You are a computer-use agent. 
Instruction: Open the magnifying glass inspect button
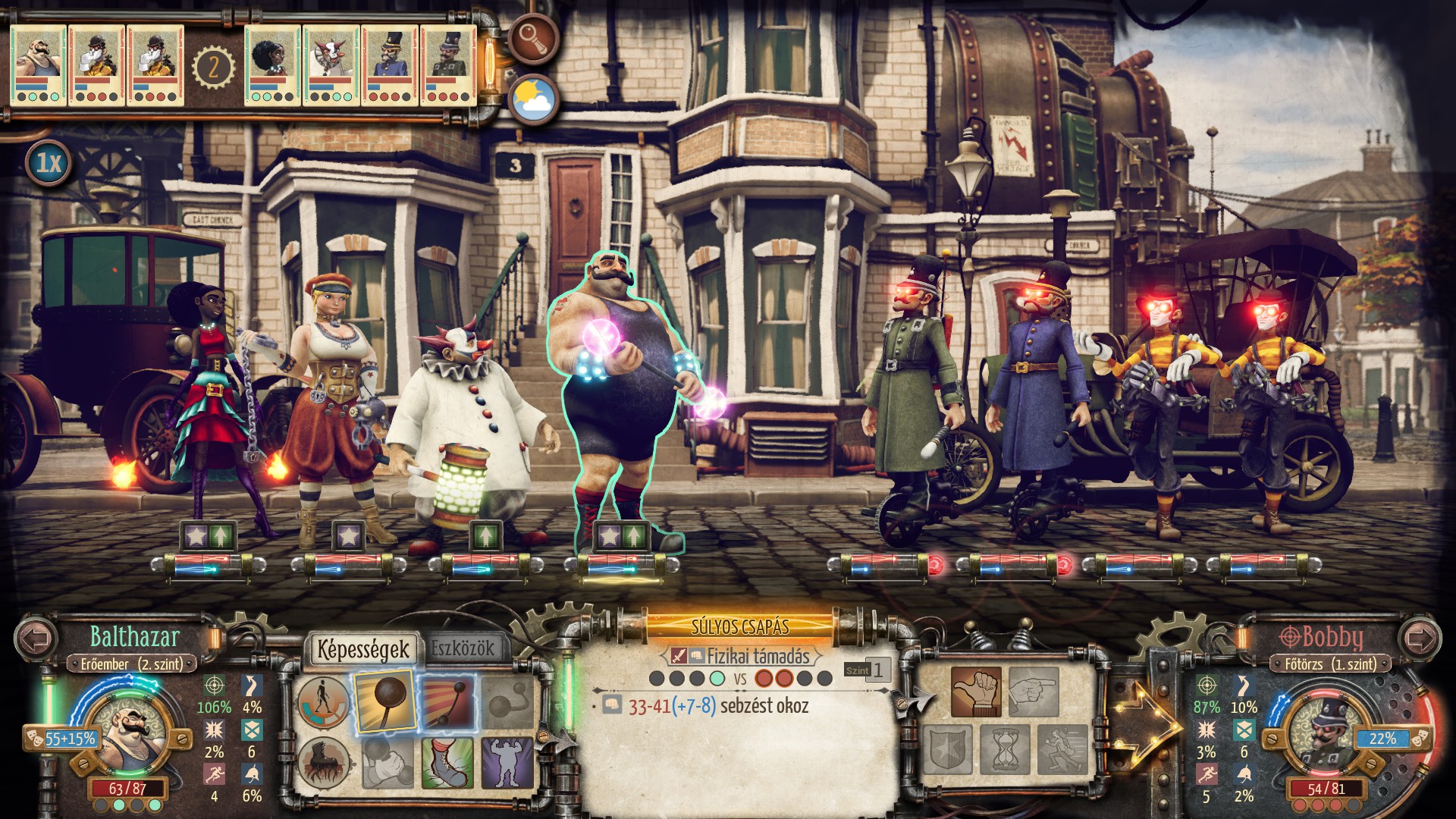click(534, 39)
